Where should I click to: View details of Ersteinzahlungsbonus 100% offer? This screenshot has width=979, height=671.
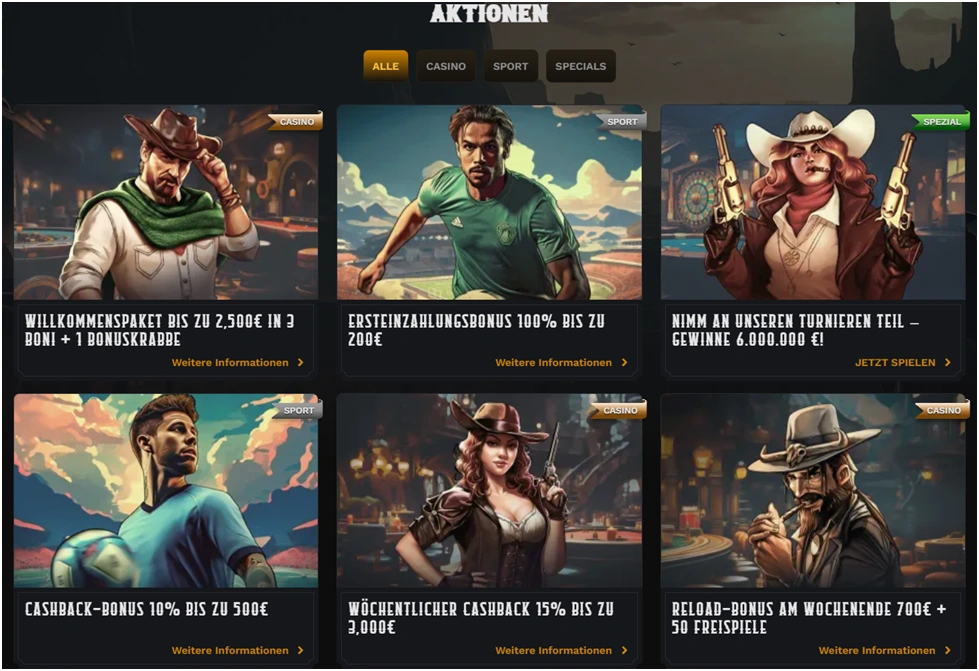(x=561, y=363)
